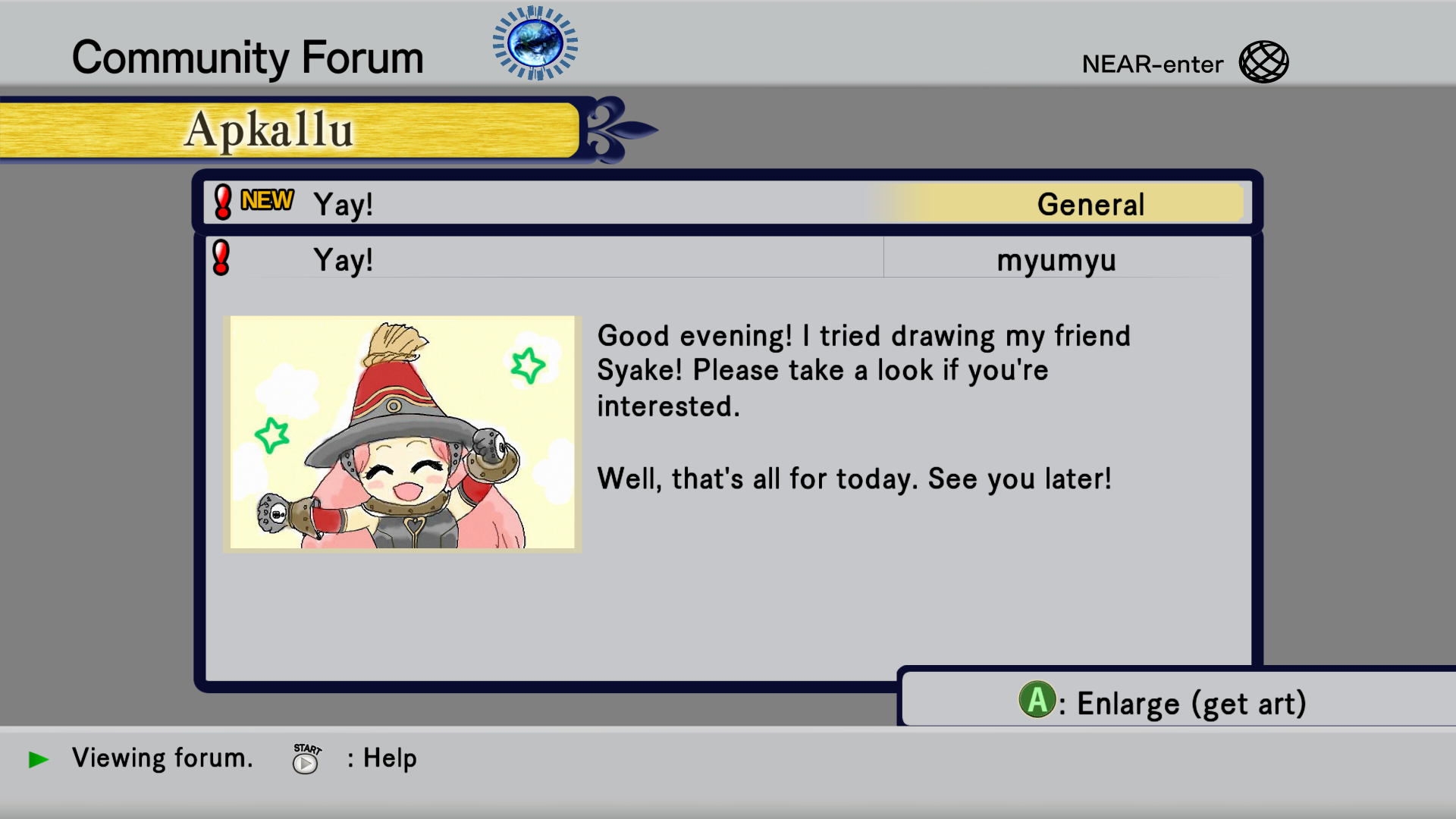The width and height of the screenshot is (1456, 819).
Task: Open the General forum category label
Action: [x=1090, y=204]
